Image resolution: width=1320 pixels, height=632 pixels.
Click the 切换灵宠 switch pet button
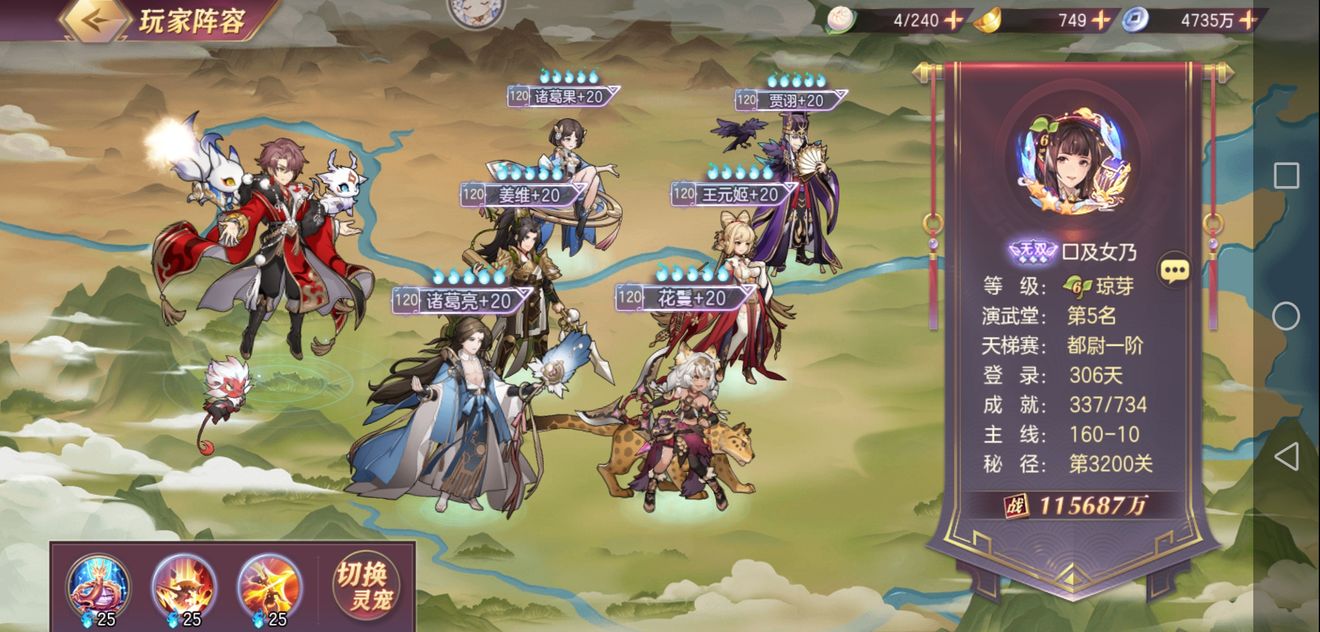click(366, 586)
